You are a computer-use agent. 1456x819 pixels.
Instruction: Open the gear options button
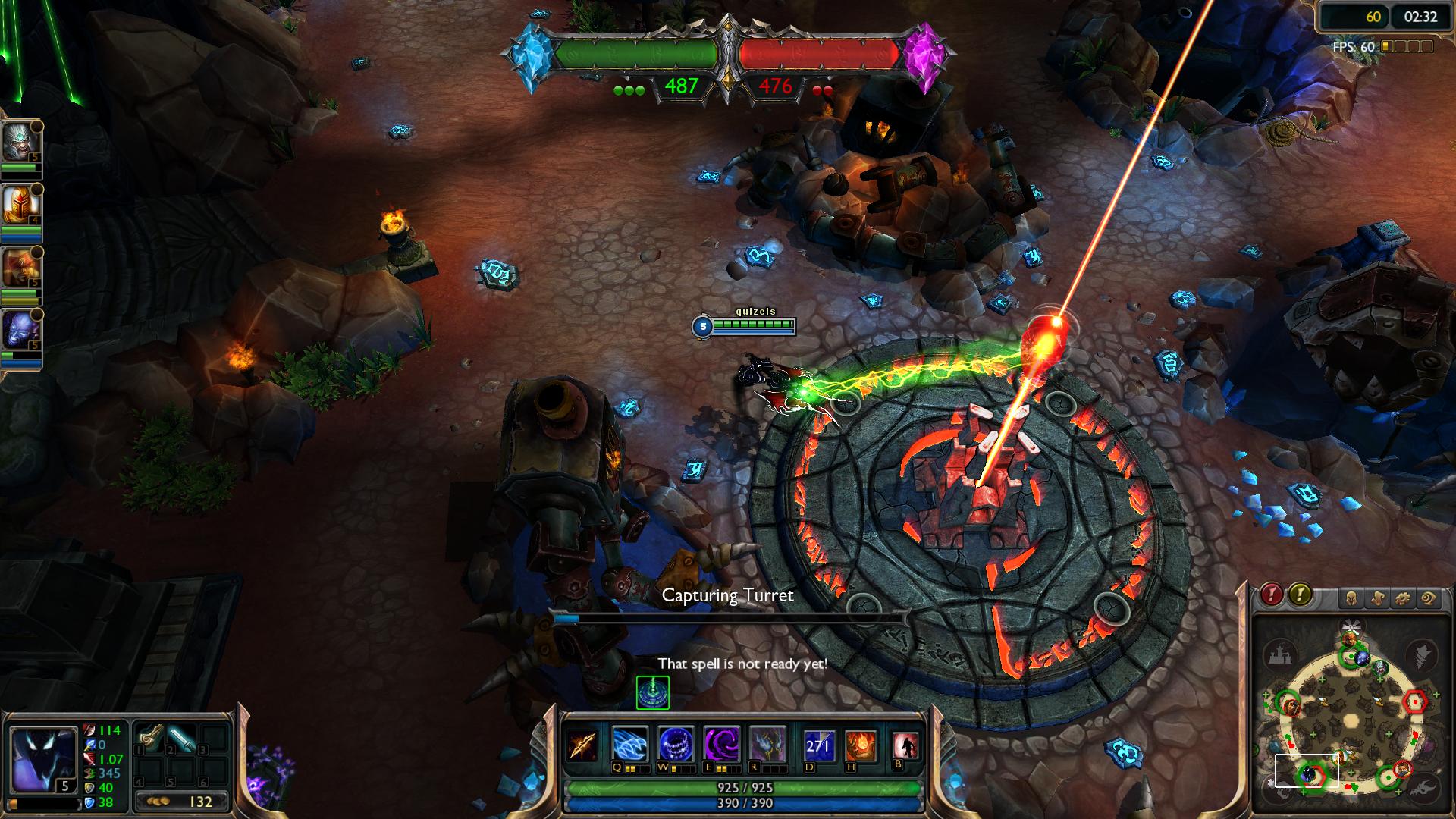click(1403, 598)
